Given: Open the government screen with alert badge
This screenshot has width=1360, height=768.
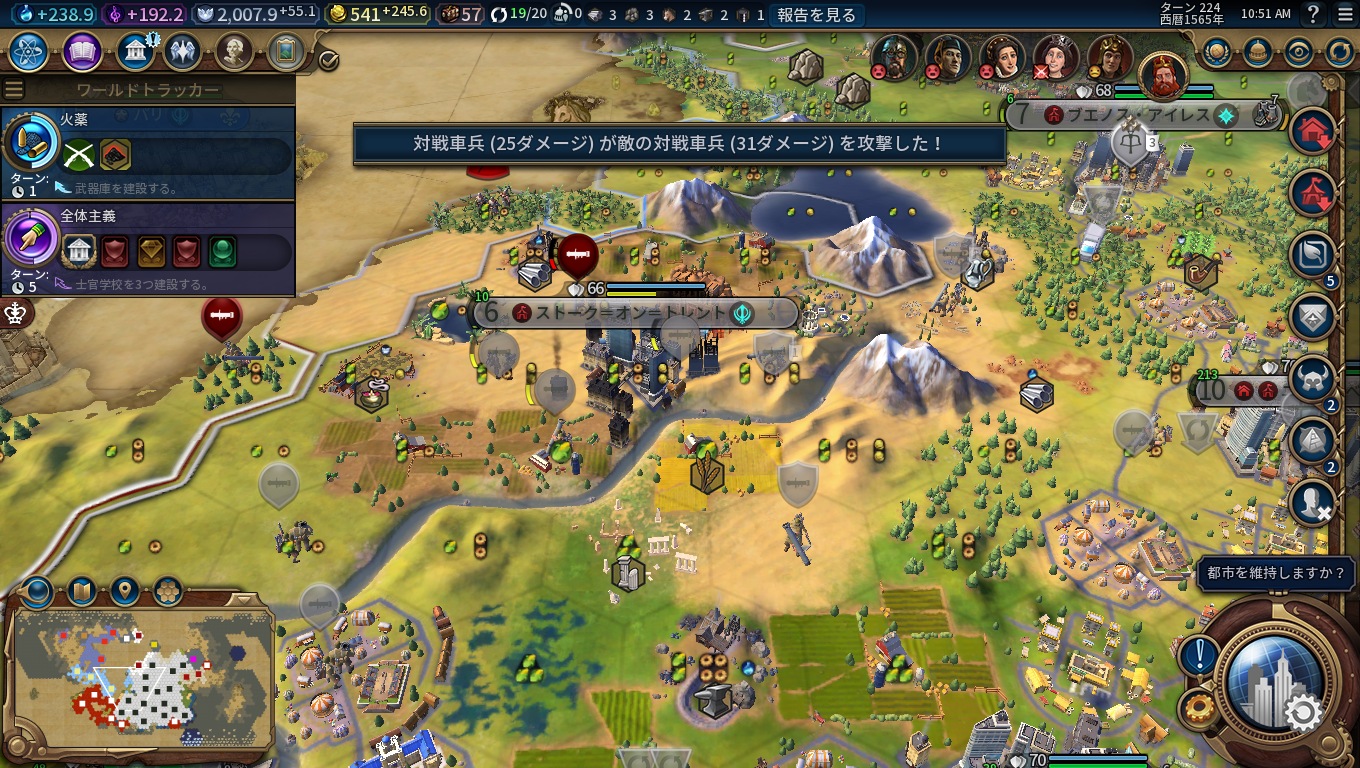Looking at the screenshot, I should pos(134,51).
